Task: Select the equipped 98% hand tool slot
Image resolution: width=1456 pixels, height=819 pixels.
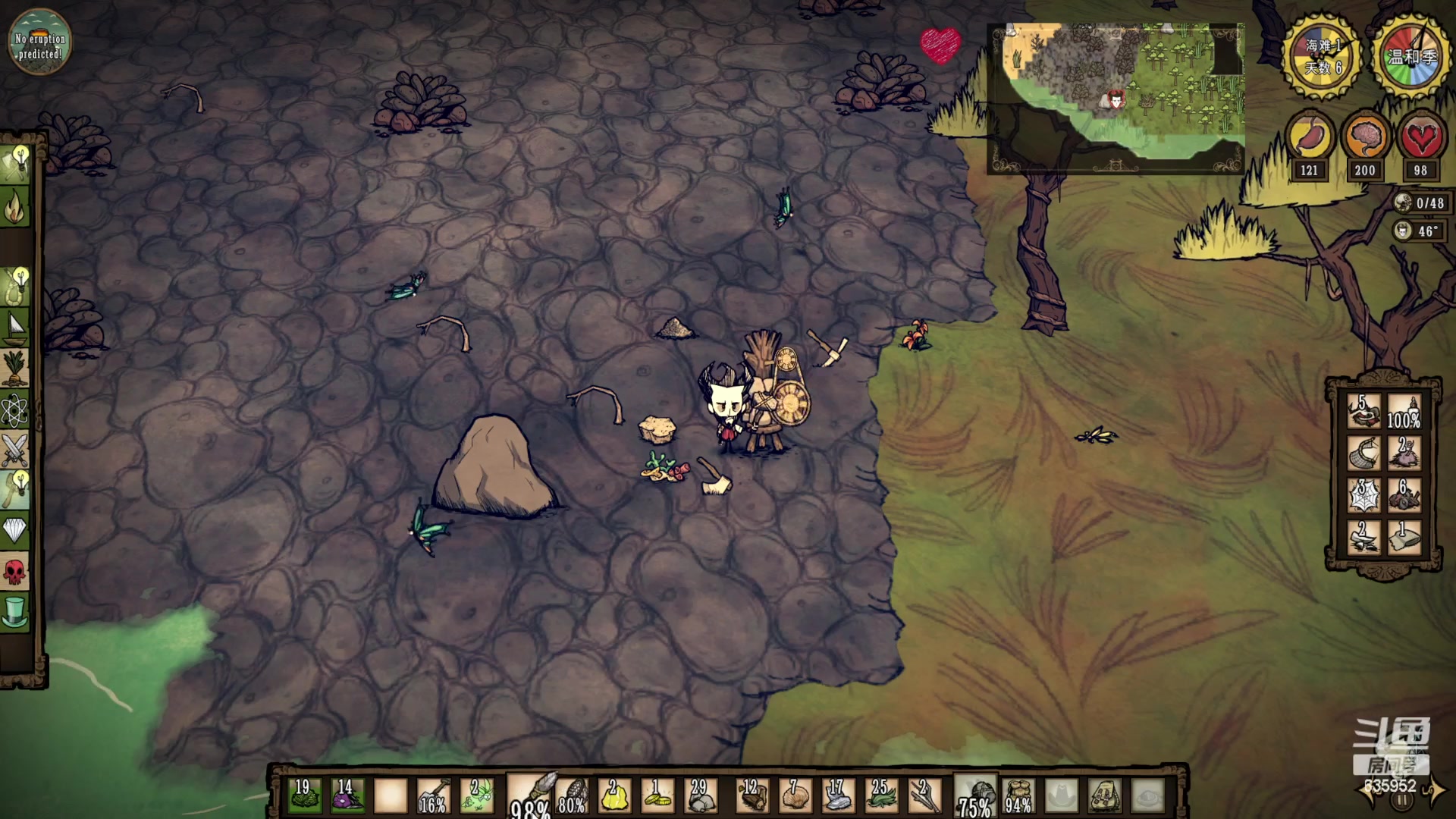Action: pos(531,796)
